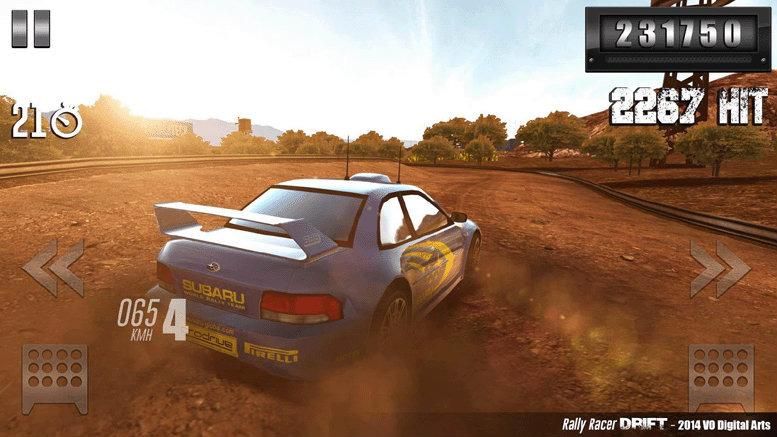The image size is (777, 437).
Task: Tap the left foot pedal
Action: click(x=55, y=378)
